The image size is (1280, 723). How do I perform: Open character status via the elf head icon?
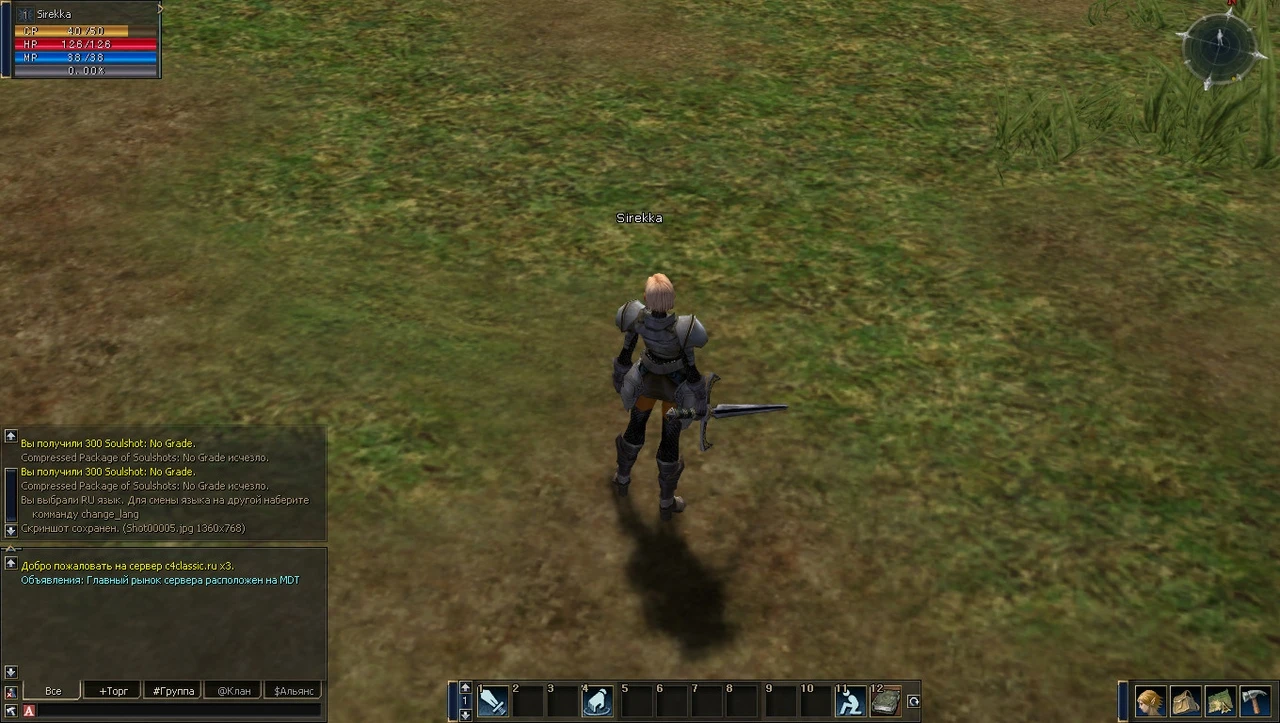[1149, 700]
